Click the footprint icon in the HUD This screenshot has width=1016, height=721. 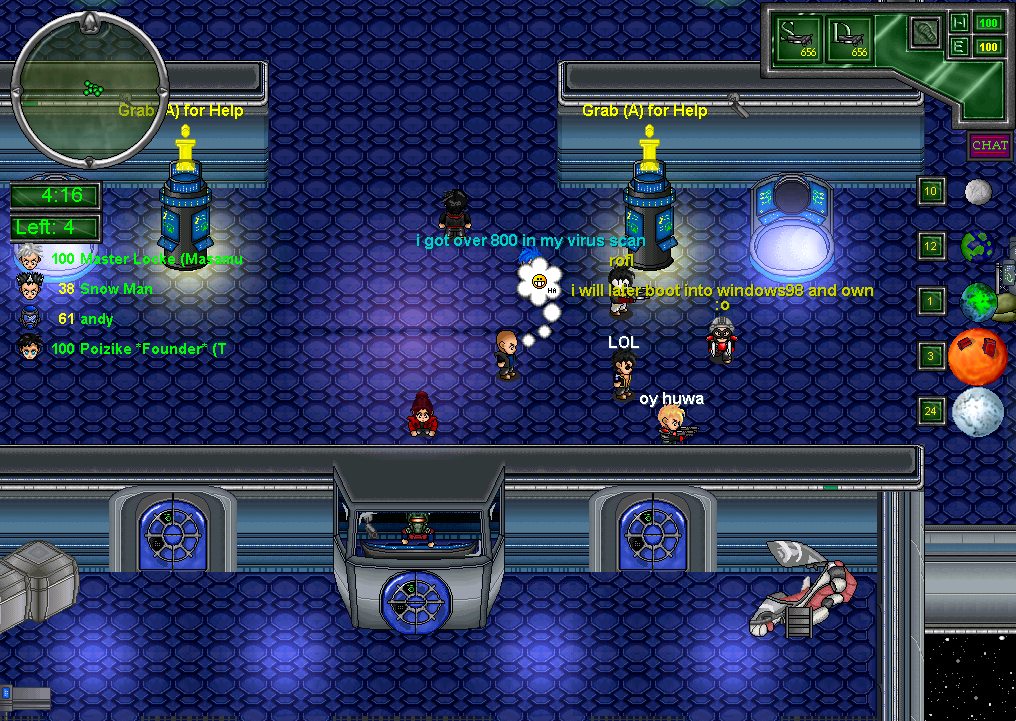[924, 32]
